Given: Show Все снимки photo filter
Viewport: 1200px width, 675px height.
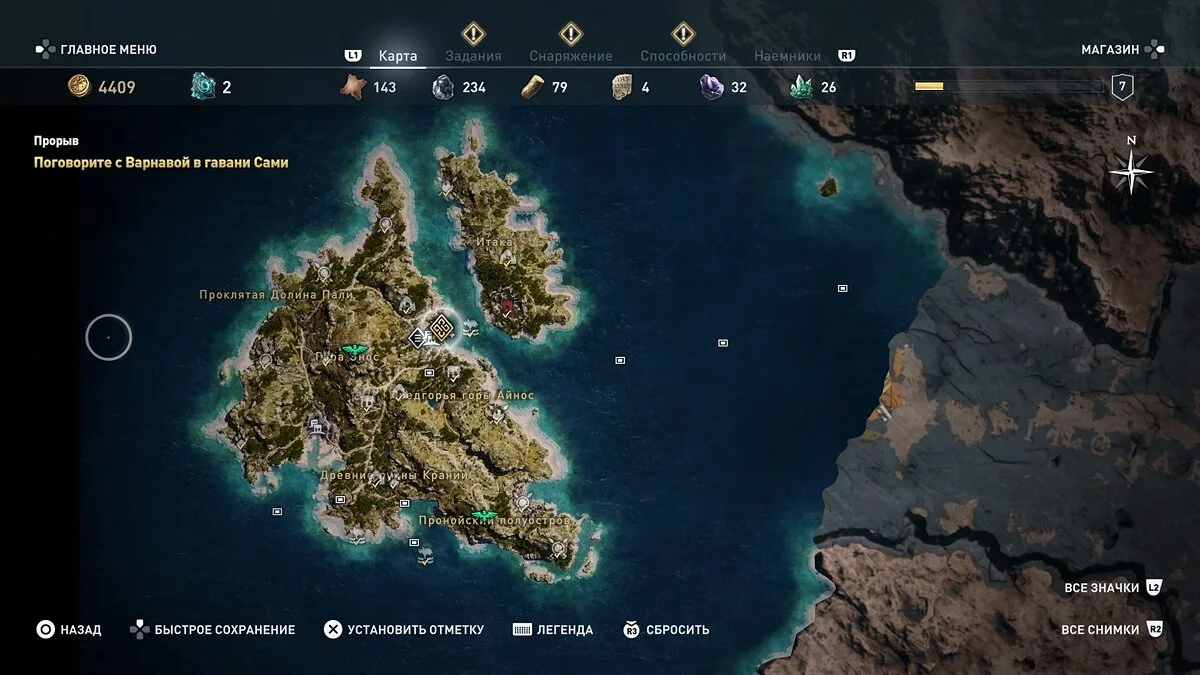Looking at the screenshot, I should click(x=1100, y=630).
